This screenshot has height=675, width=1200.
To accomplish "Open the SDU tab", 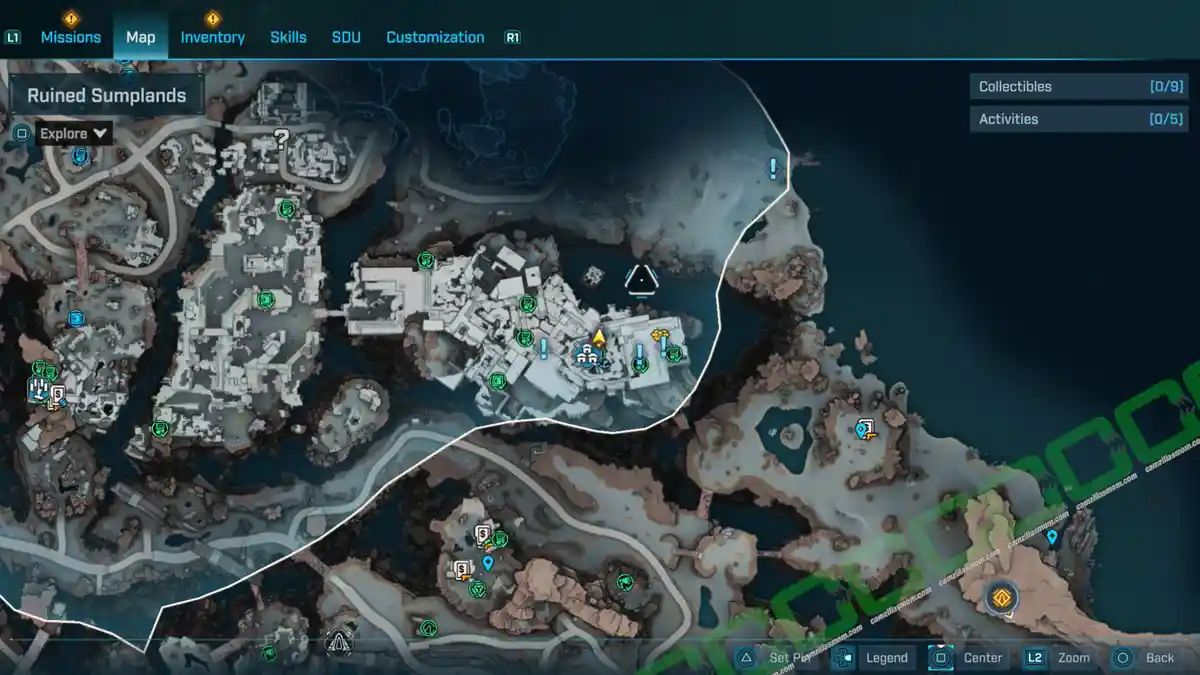I will (x=346, y=37).
